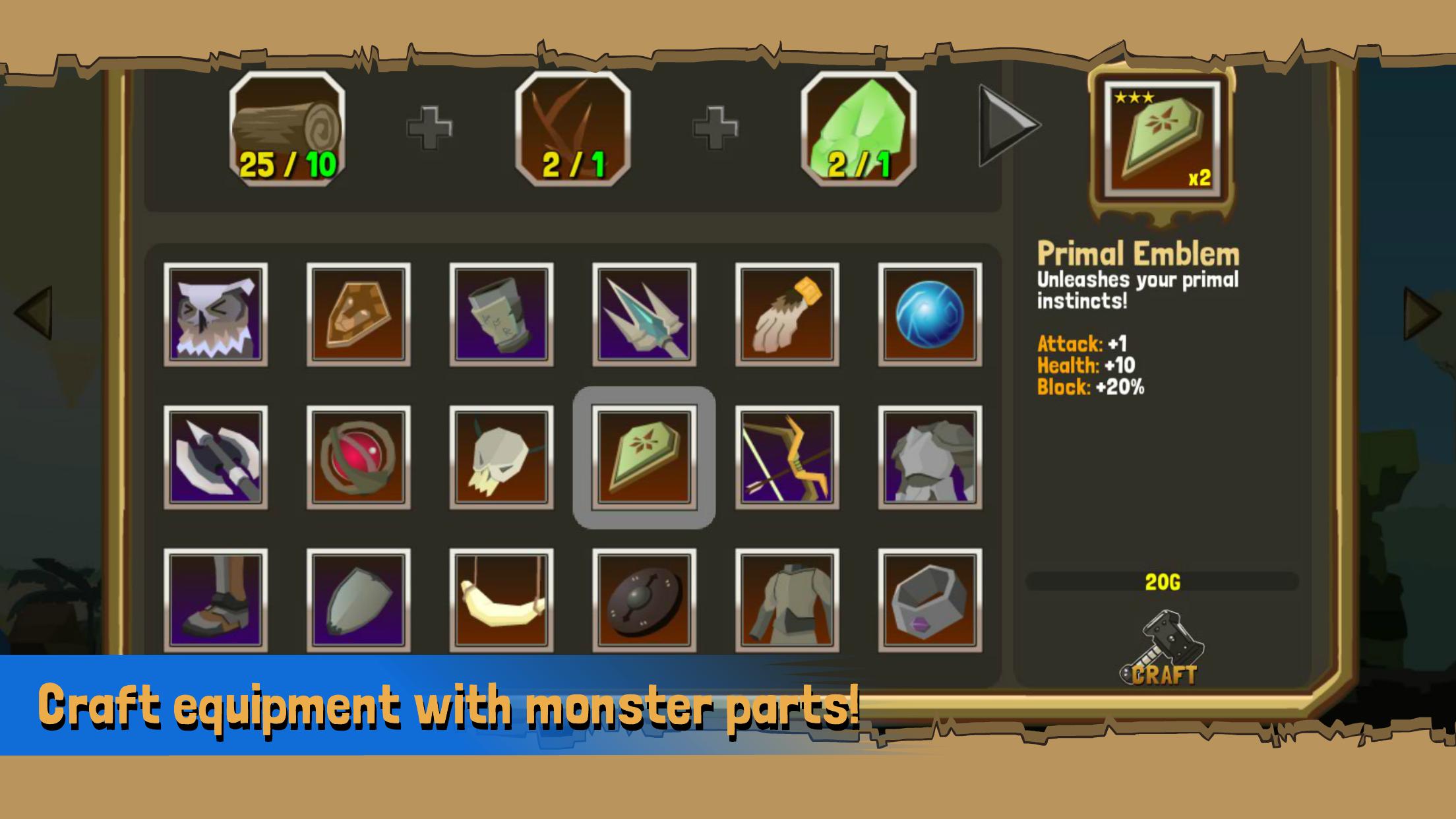Viewport: 1456px width, 819px height.
Task: Click the green crystal ingredient slot
Action: (859, 129)
